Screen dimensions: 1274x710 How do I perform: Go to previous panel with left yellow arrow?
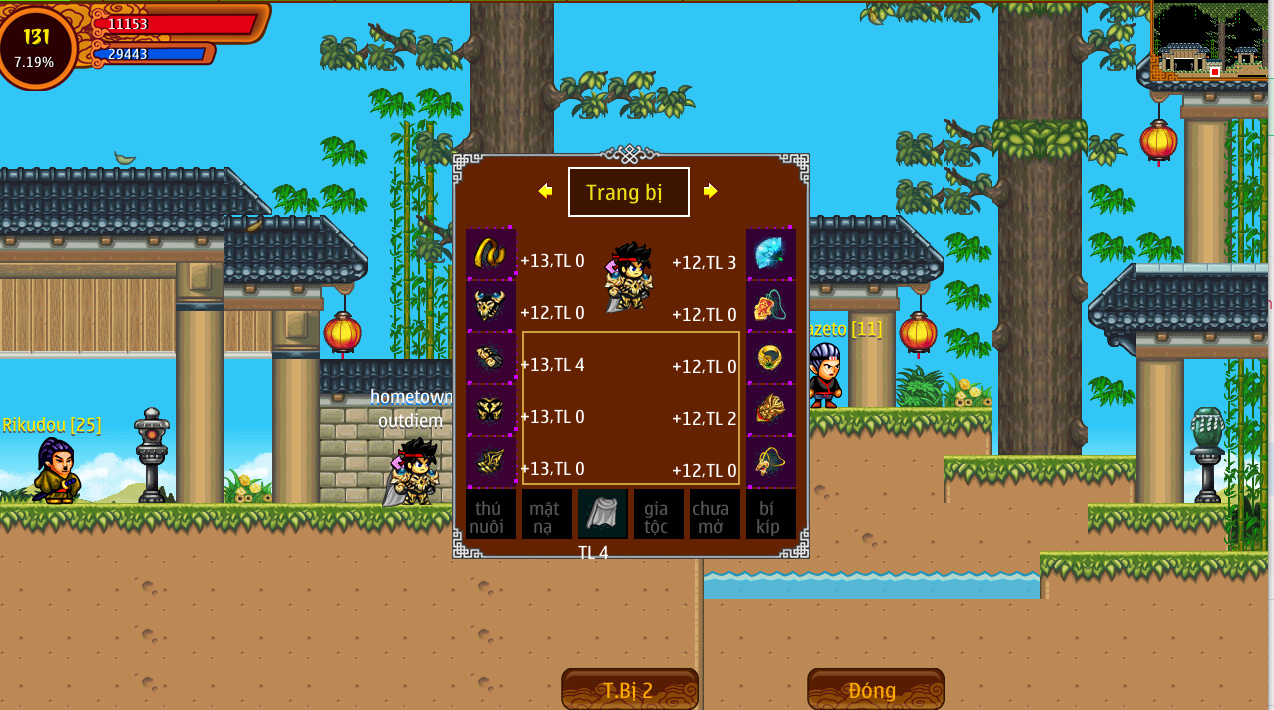pyautogui.click(x=545, y=191)
